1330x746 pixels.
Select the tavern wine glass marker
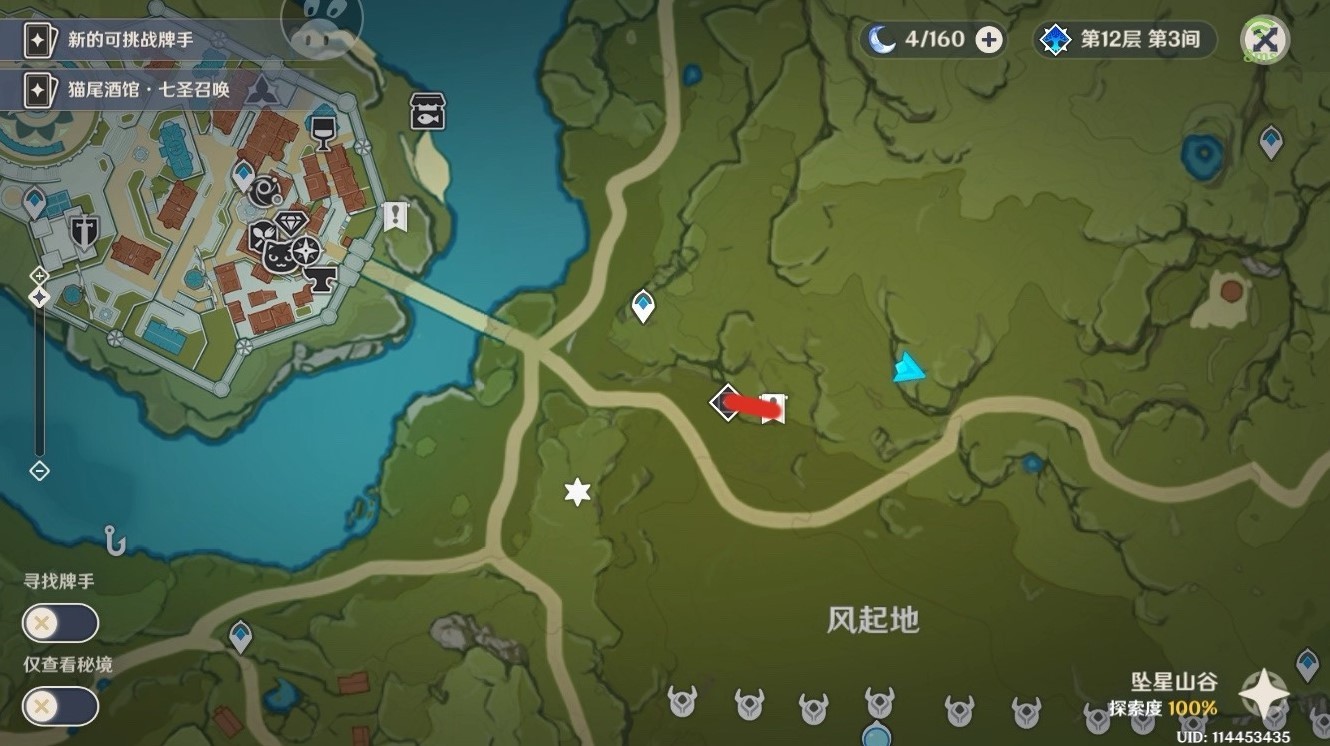(x=322, y=129)
